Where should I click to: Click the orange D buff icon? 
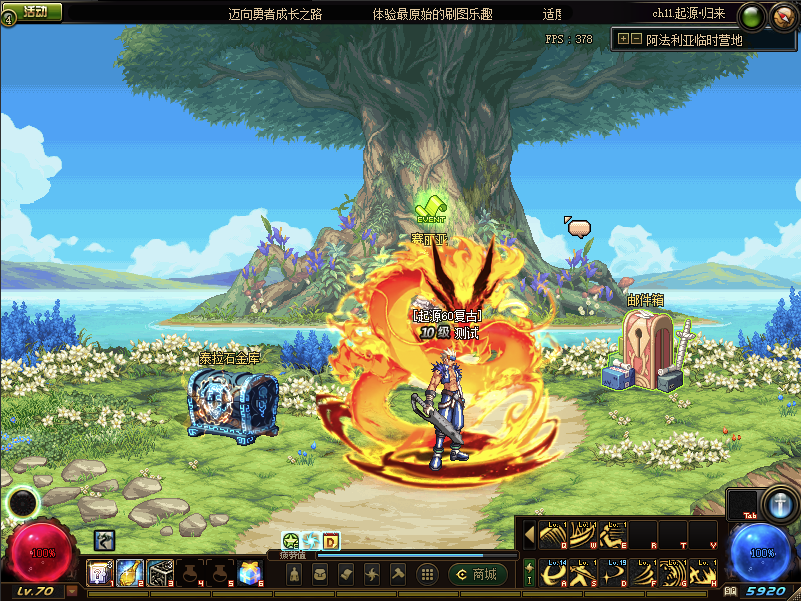[331, 541]
